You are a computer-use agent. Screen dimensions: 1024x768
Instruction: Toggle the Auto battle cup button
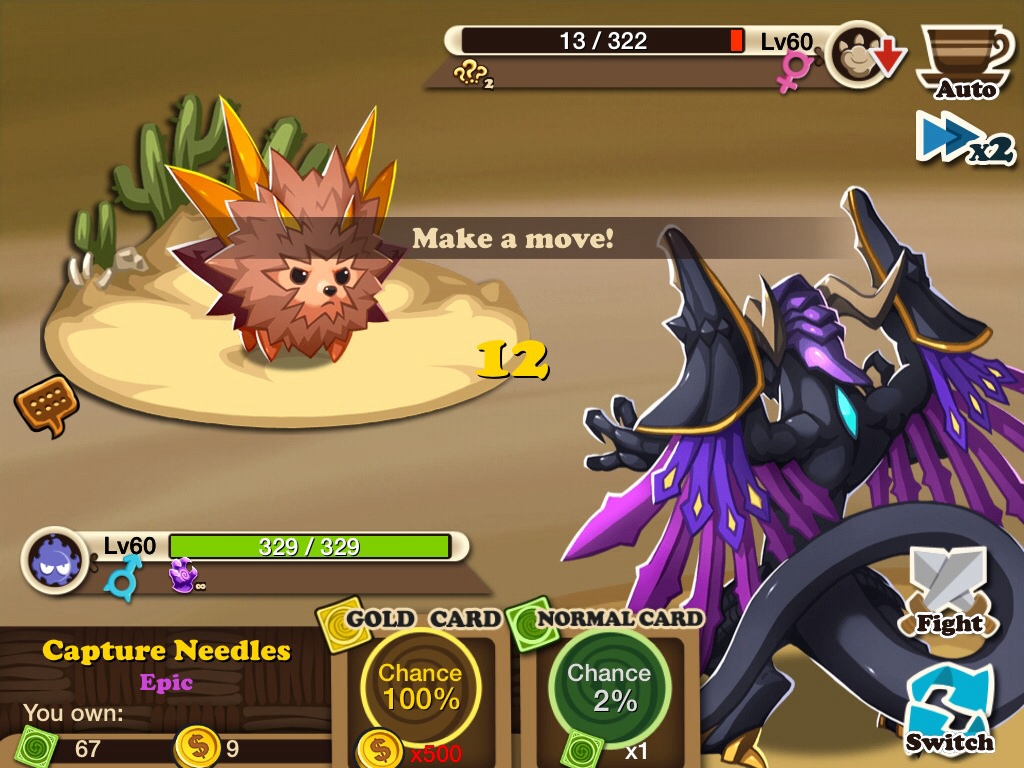click(965, 60)
